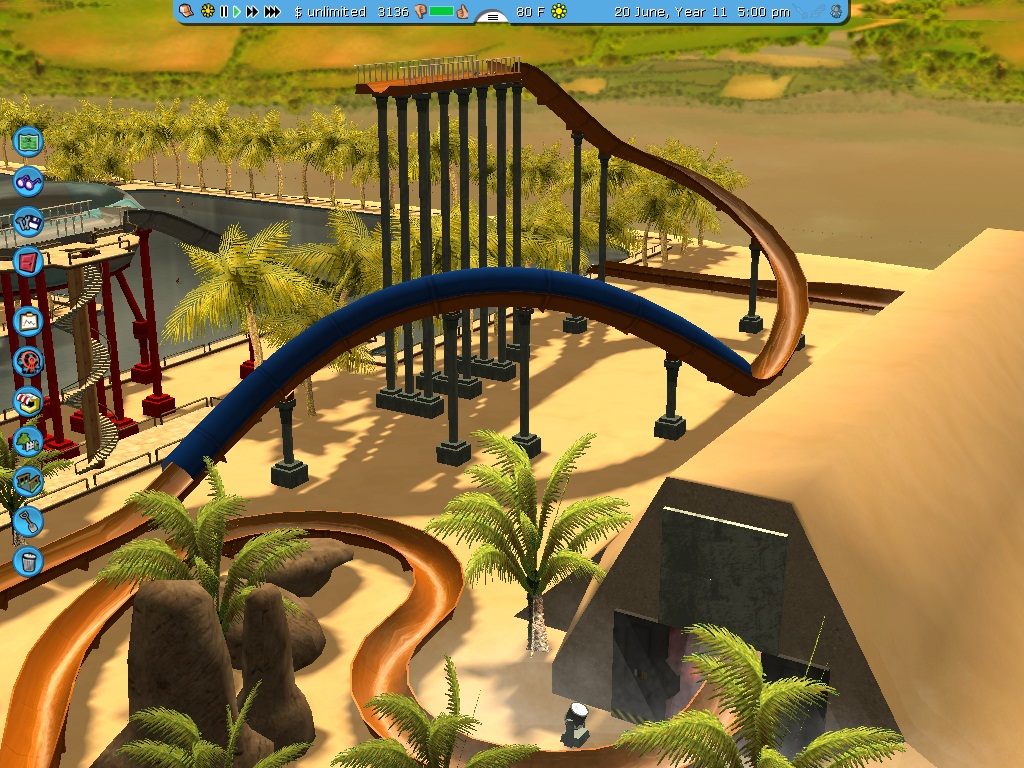Set game to normal play speed
This screenshot has width=1024, height=768.
pyautogui.click(x=237, y=12)
